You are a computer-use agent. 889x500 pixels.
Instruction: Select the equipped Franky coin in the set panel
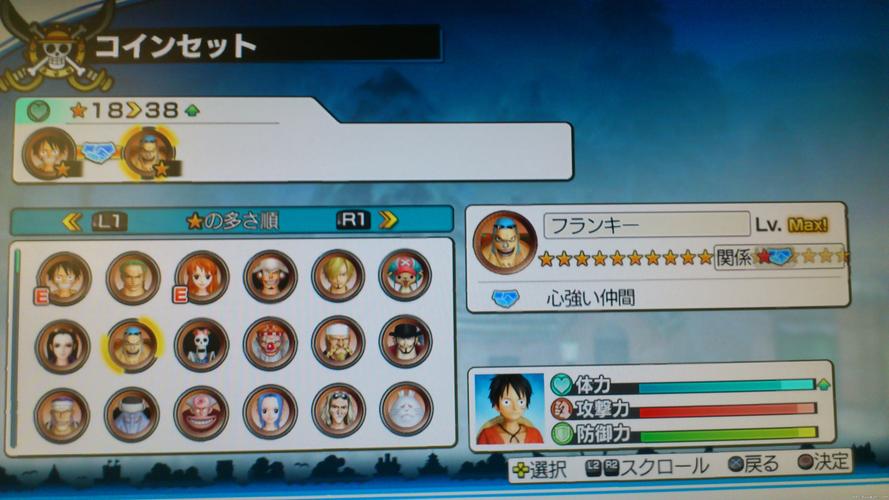tap(148, 154)
